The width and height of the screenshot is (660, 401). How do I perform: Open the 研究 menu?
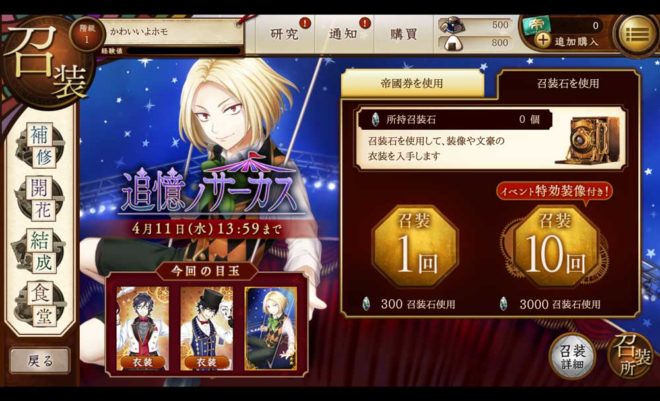click(285, 34)
